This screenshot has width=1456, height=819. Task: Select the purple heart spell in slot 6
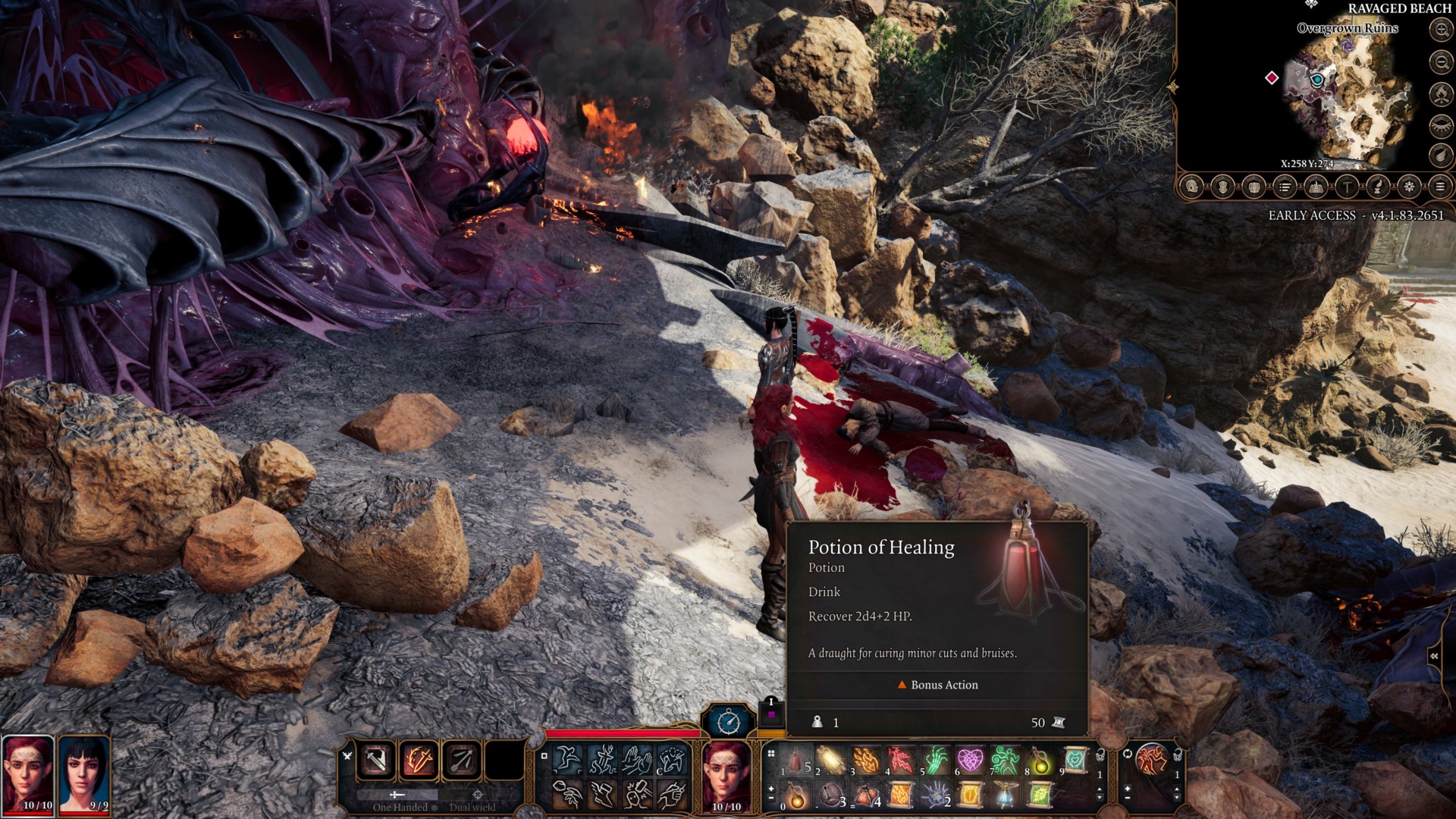click(970, 759)
